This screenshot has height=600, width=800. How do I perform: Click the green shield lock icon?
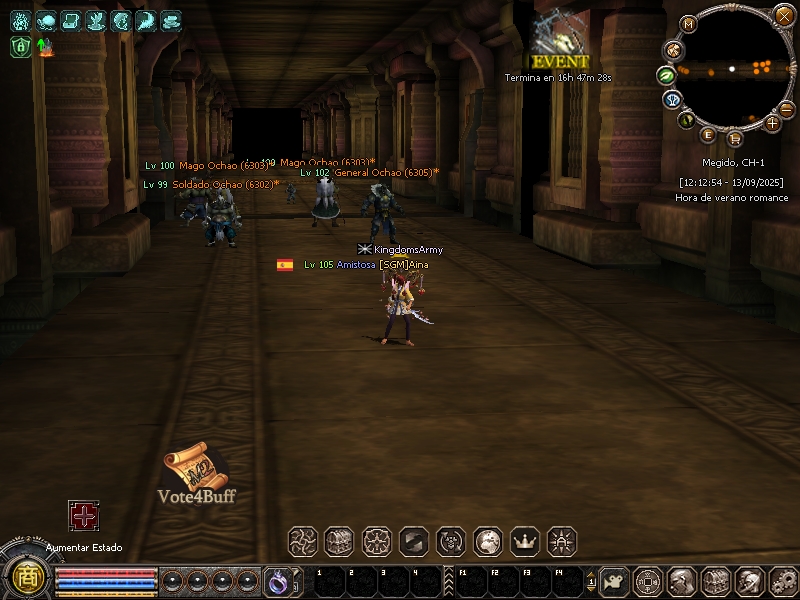click(21, 46)
